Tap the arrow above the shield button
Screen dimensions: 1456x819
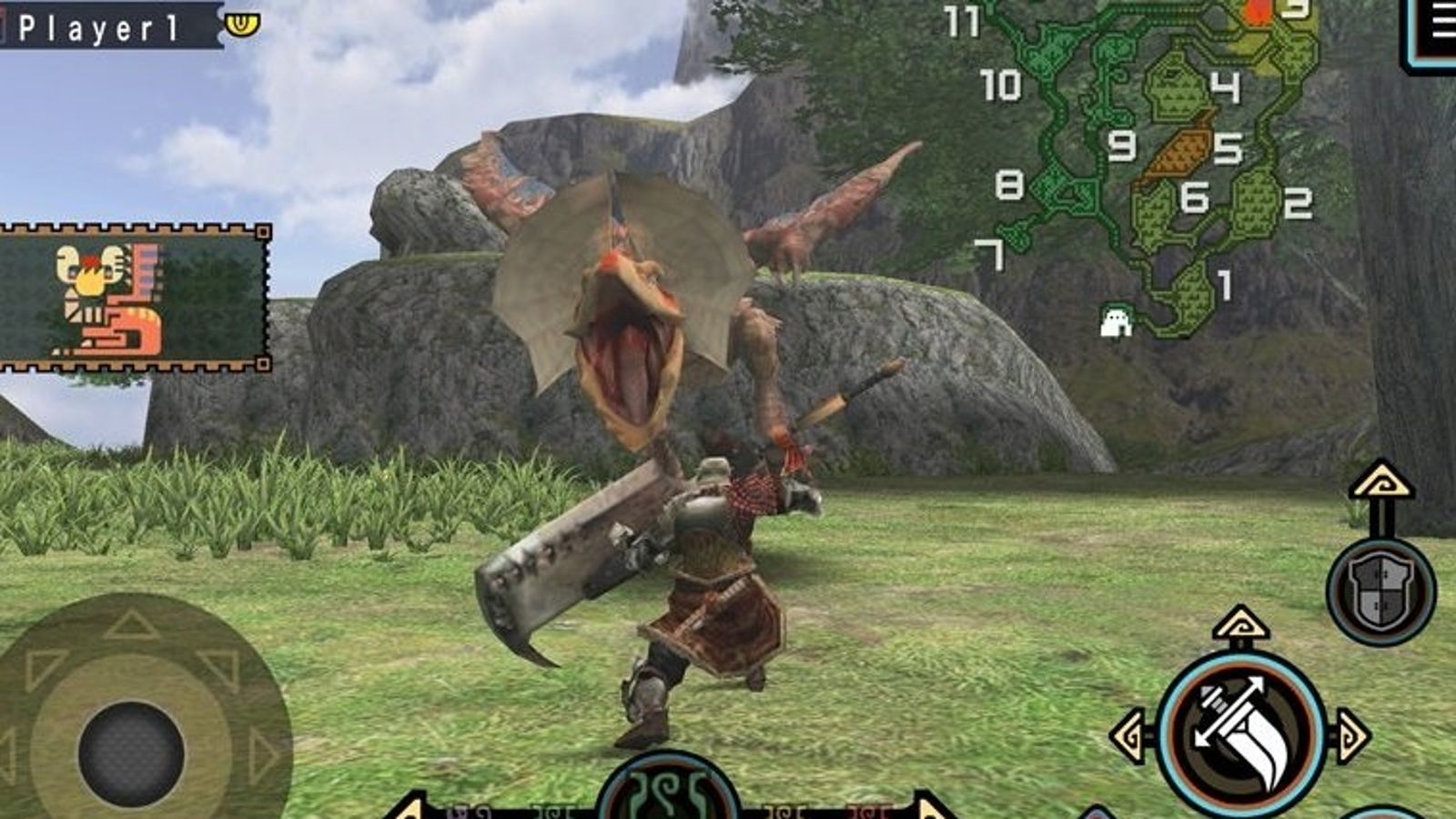(x=1380, y=480)
